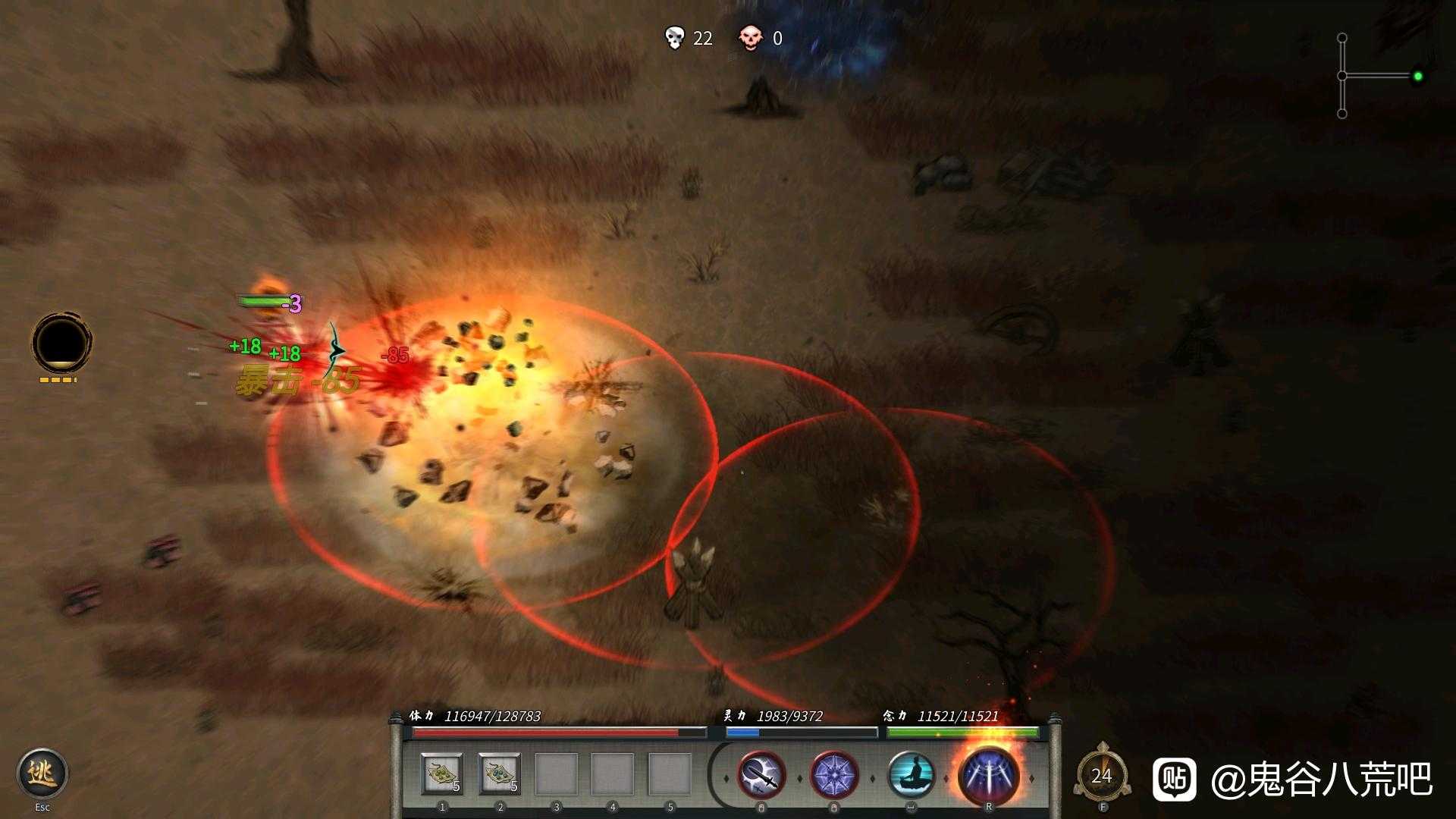Click the room node minimap
Screen dimensions: 1456x819
(x=1379, y=76)
